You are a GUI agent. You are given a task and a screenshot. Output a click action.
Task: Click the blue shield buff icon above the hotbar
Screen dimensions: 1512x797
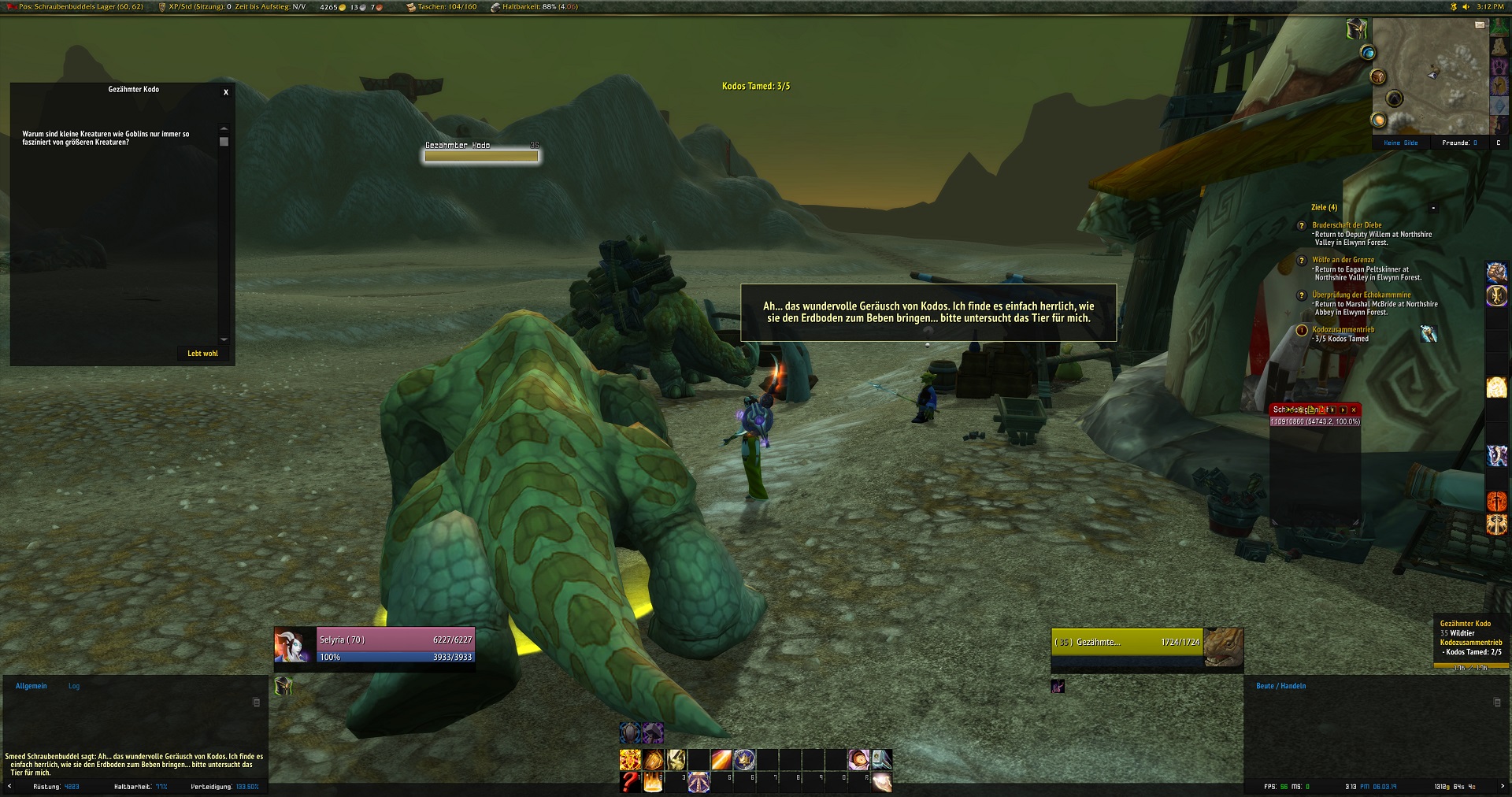(x=630, y=734)
